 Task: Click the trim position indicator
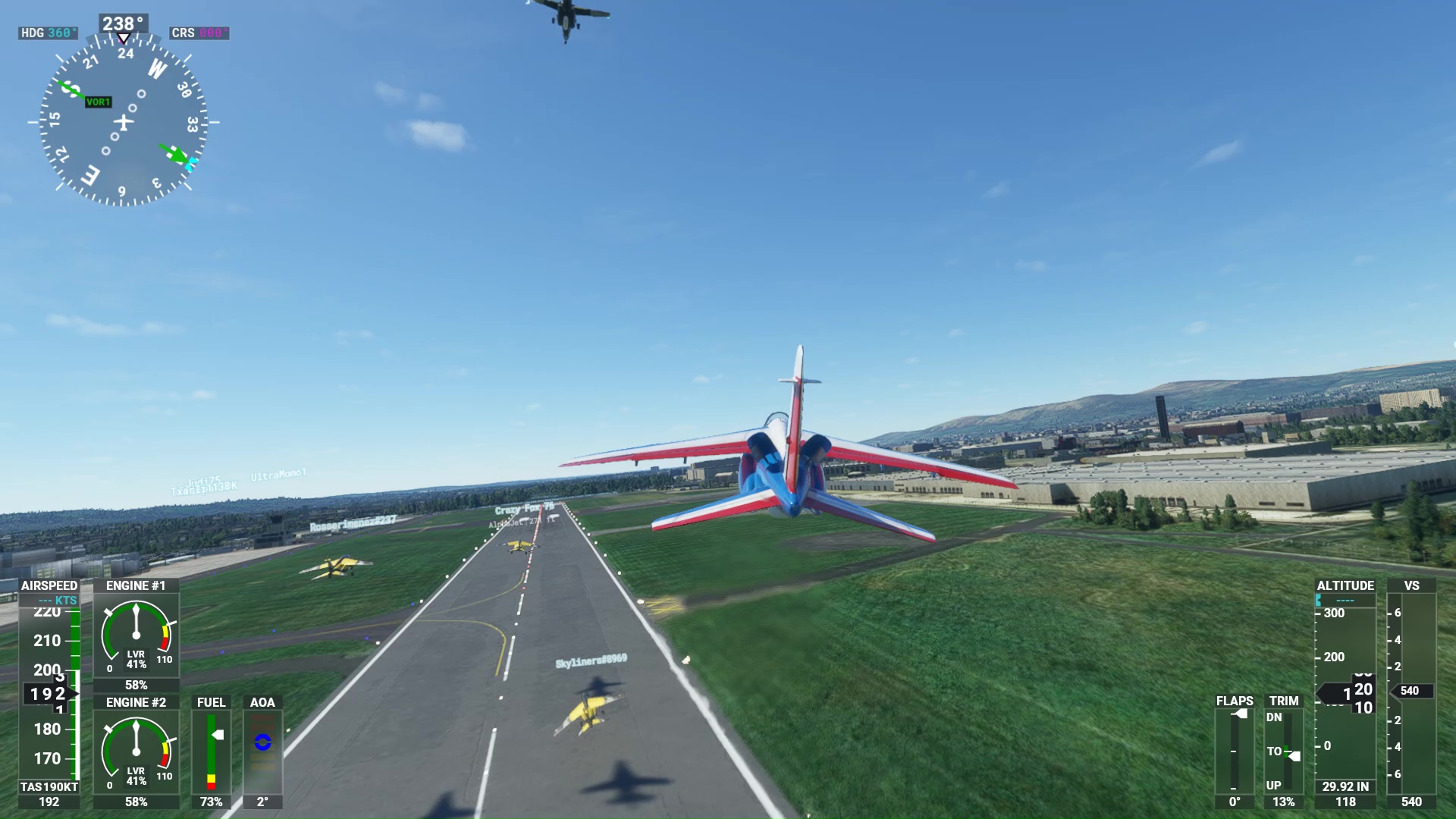[1284, 751]
